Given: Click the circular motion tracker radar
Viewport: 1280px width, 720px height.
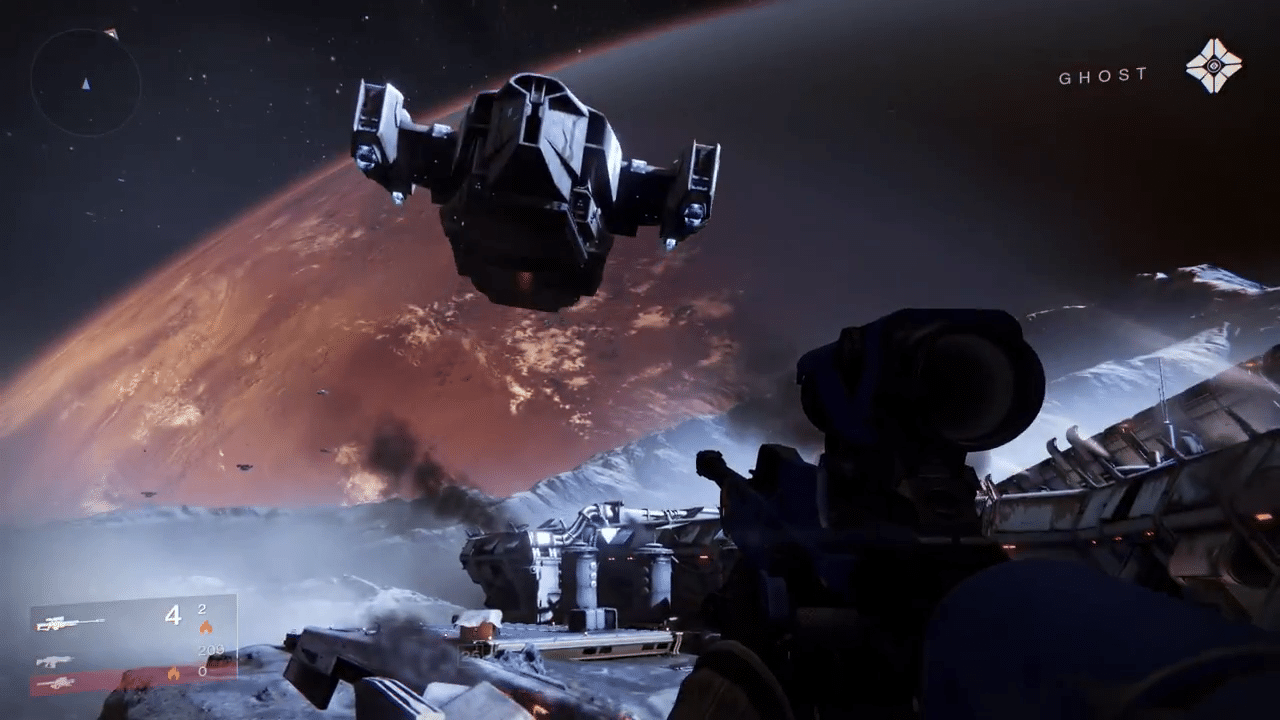Looking at the screenshot, I should (x=85, y=82).
